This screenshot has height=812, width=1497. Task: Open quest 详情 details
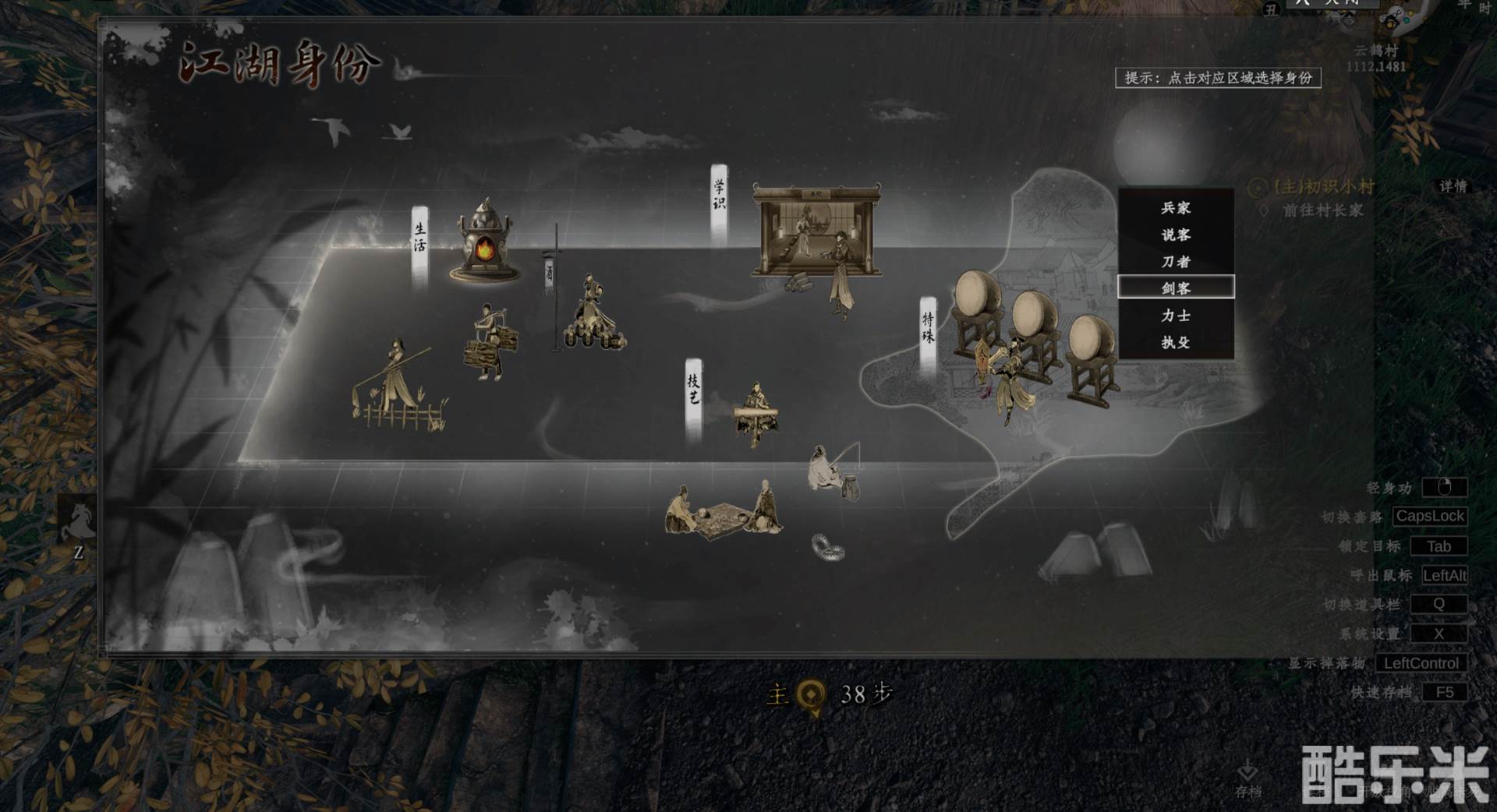coord(1453,186)
